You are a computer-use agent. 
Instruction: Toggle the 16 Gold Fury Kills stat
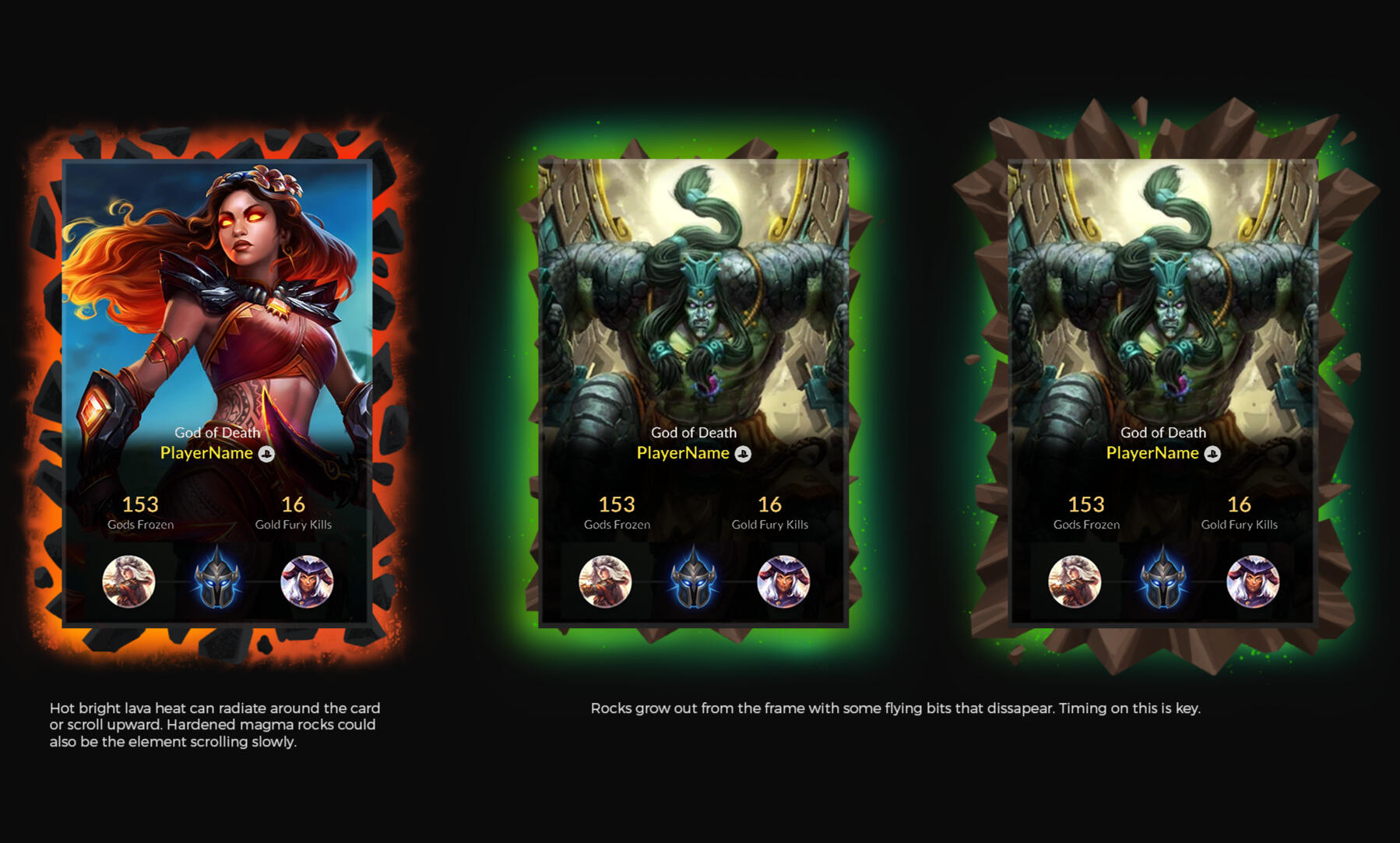pyautogui.click(x=294, y=512)
